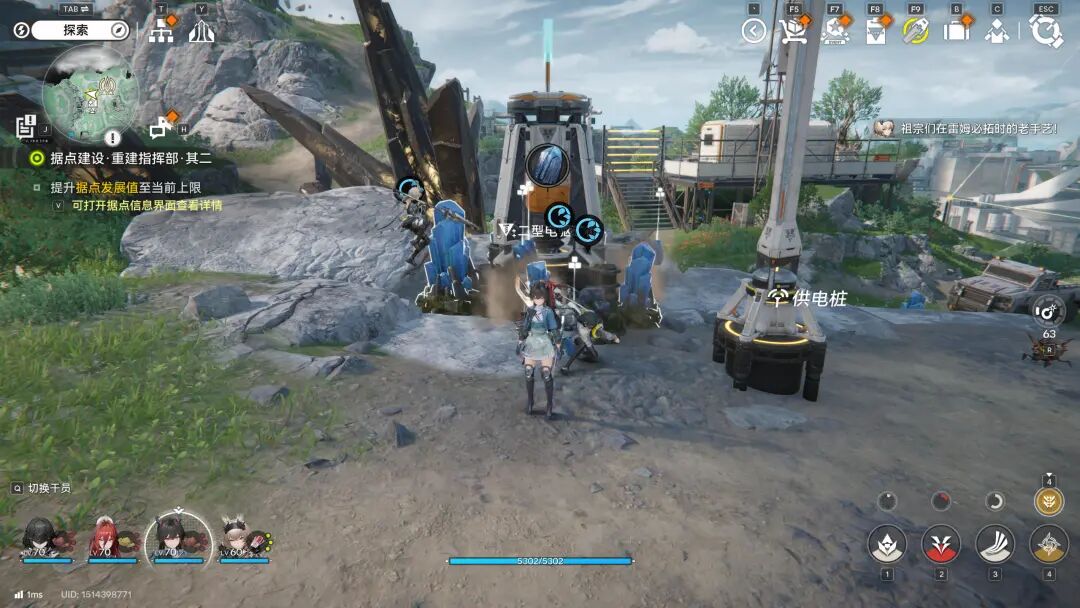Open the mission log icon beside minimap
This screenshot has height=608, width=1080.
(25, 127)
